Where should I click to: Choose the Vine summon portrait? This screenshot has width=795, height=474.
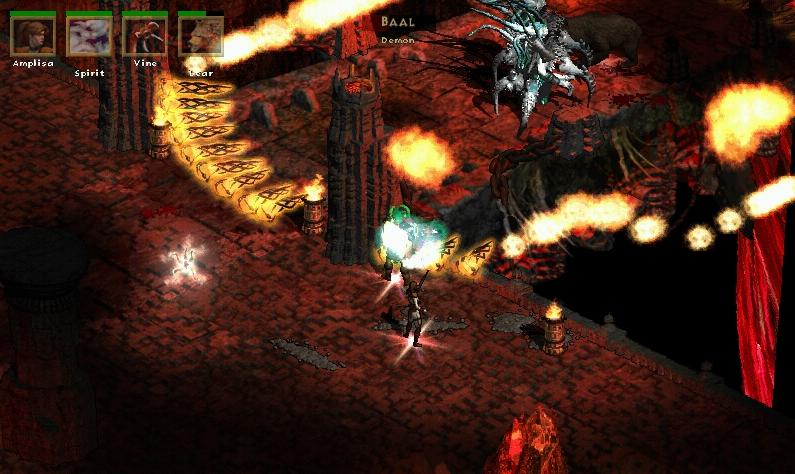[145, 36]
